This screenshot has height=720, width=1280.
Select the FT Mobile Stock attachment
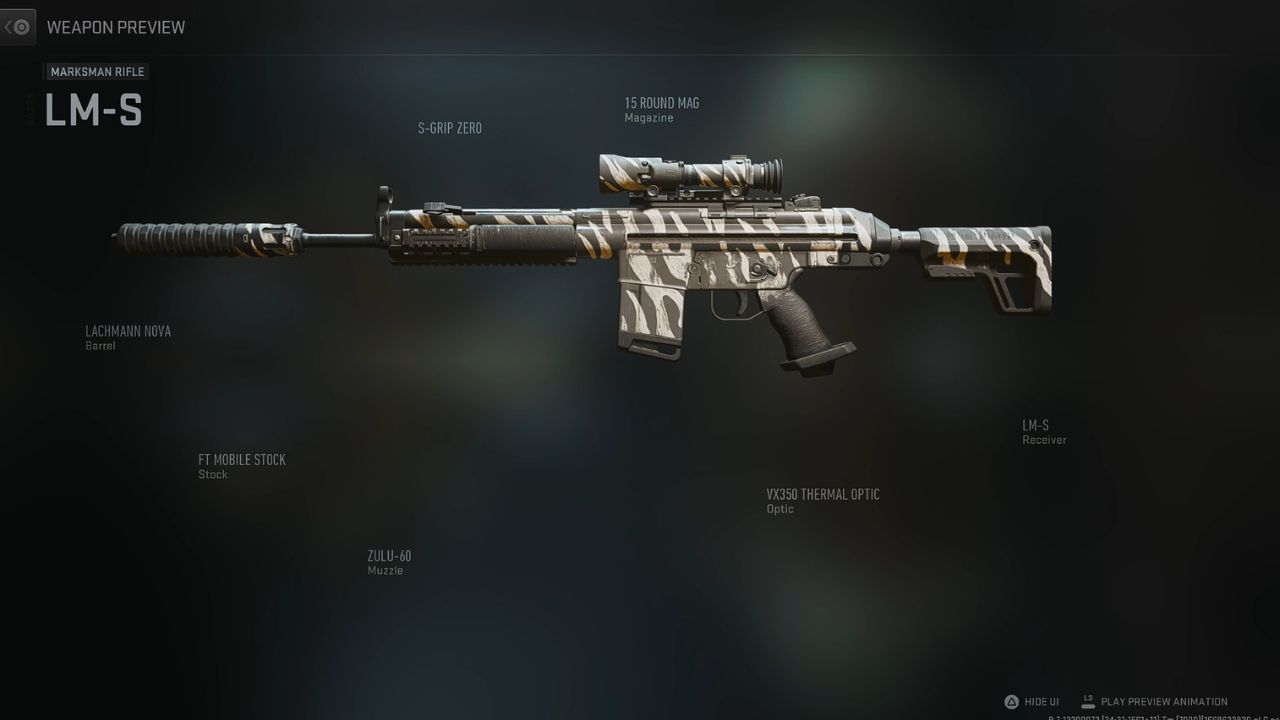[242, 459]
